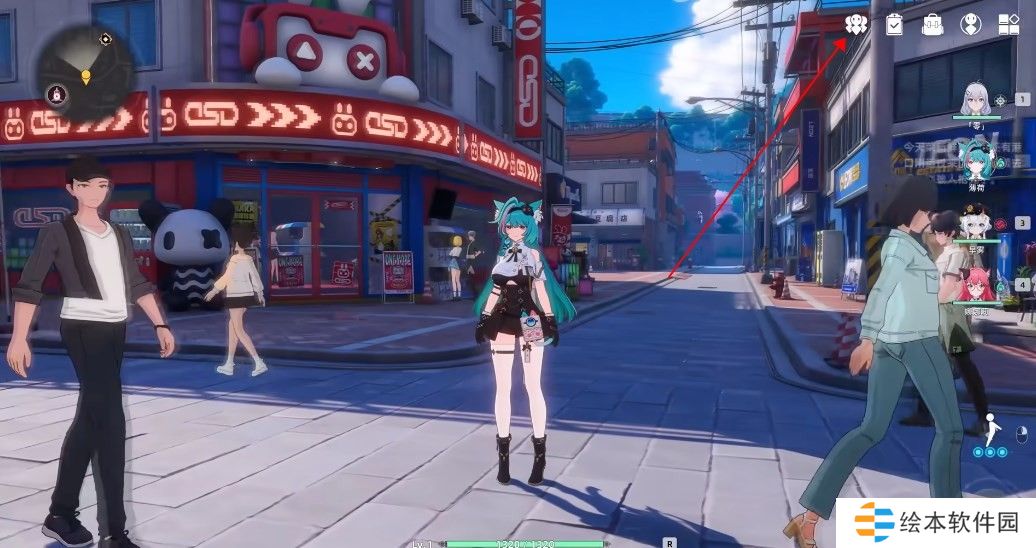Open the clipboard quest checklist icon
This screenshot has height=548, width=1036.
coord(895,24)
